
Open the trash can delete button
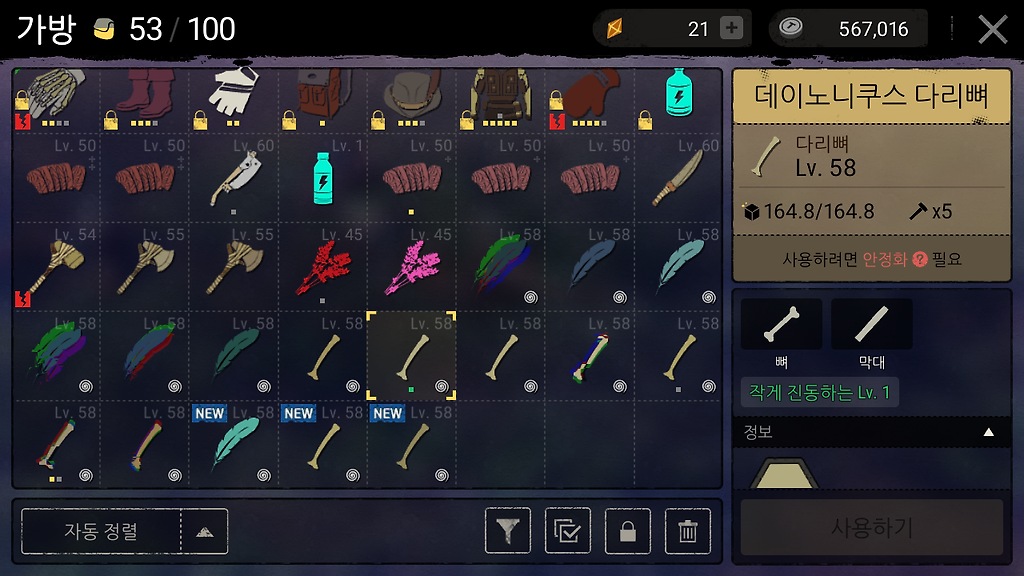click(x=687, y=531)
